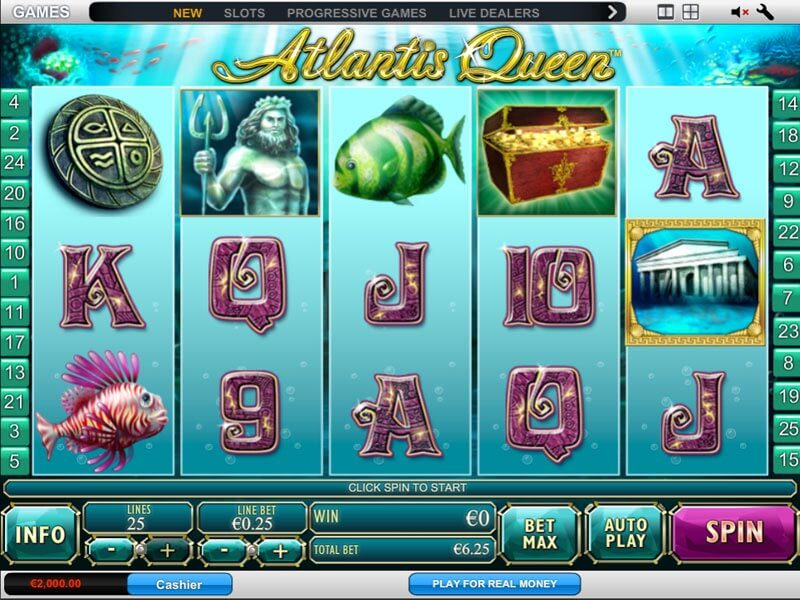This screenshot has width=800, height=600.
Task: Switch to the two-pane split view
Action: (x=666, y=13)
